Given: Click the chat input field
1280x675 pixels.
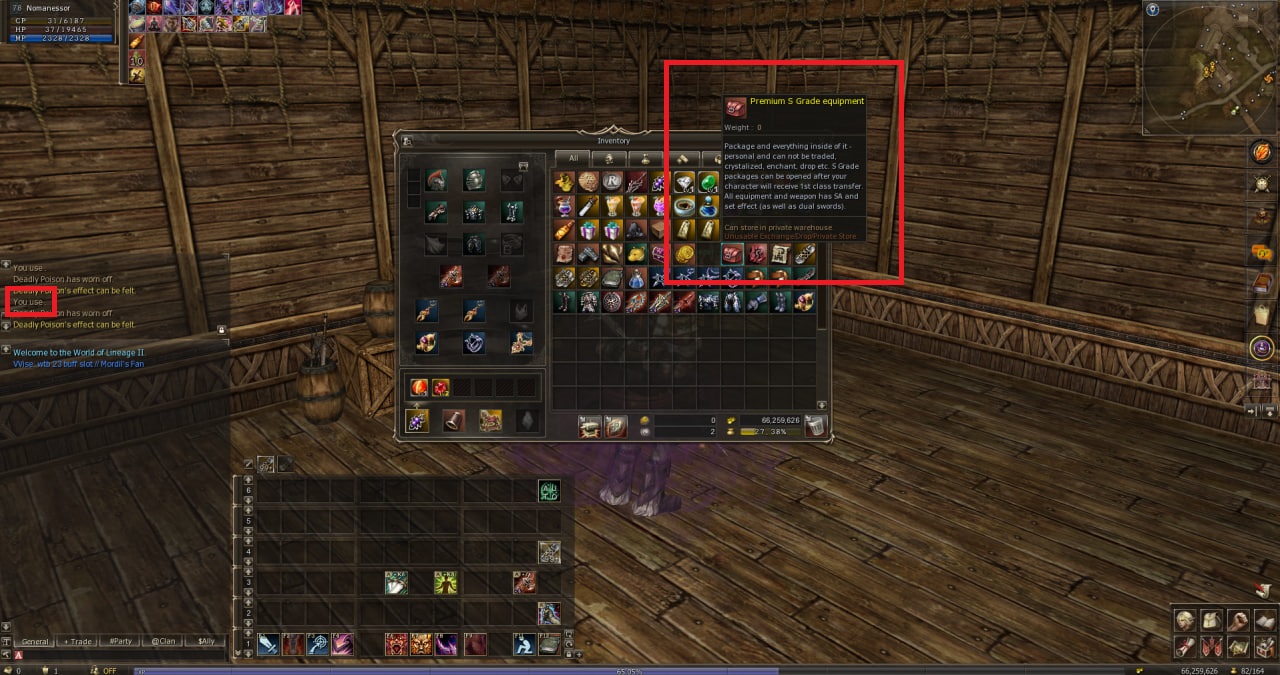Looking at the screenshot, I should click(120, 655).
